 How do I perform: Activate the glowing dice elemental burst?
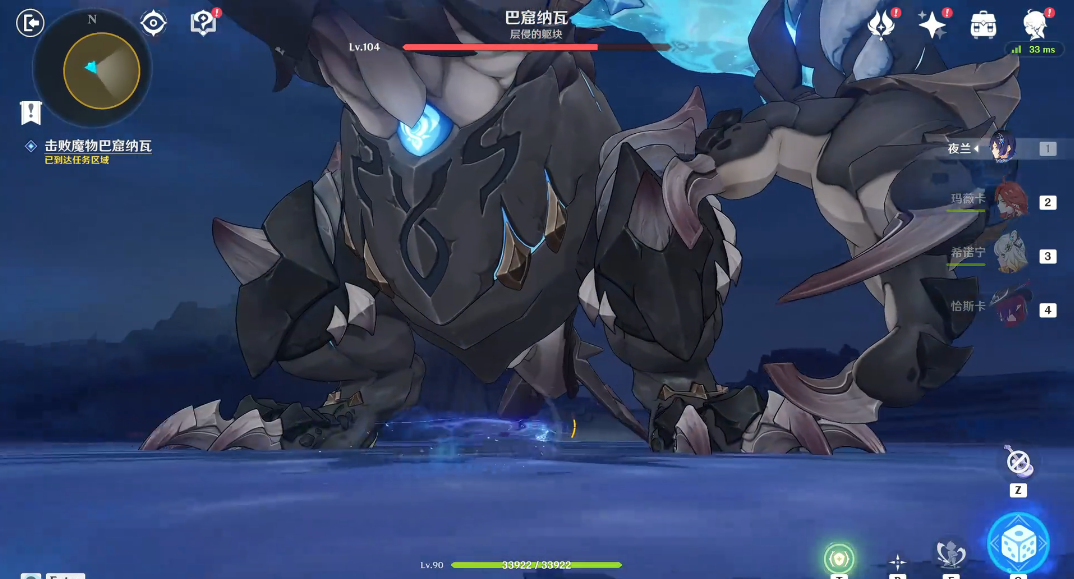point(1018,544)
